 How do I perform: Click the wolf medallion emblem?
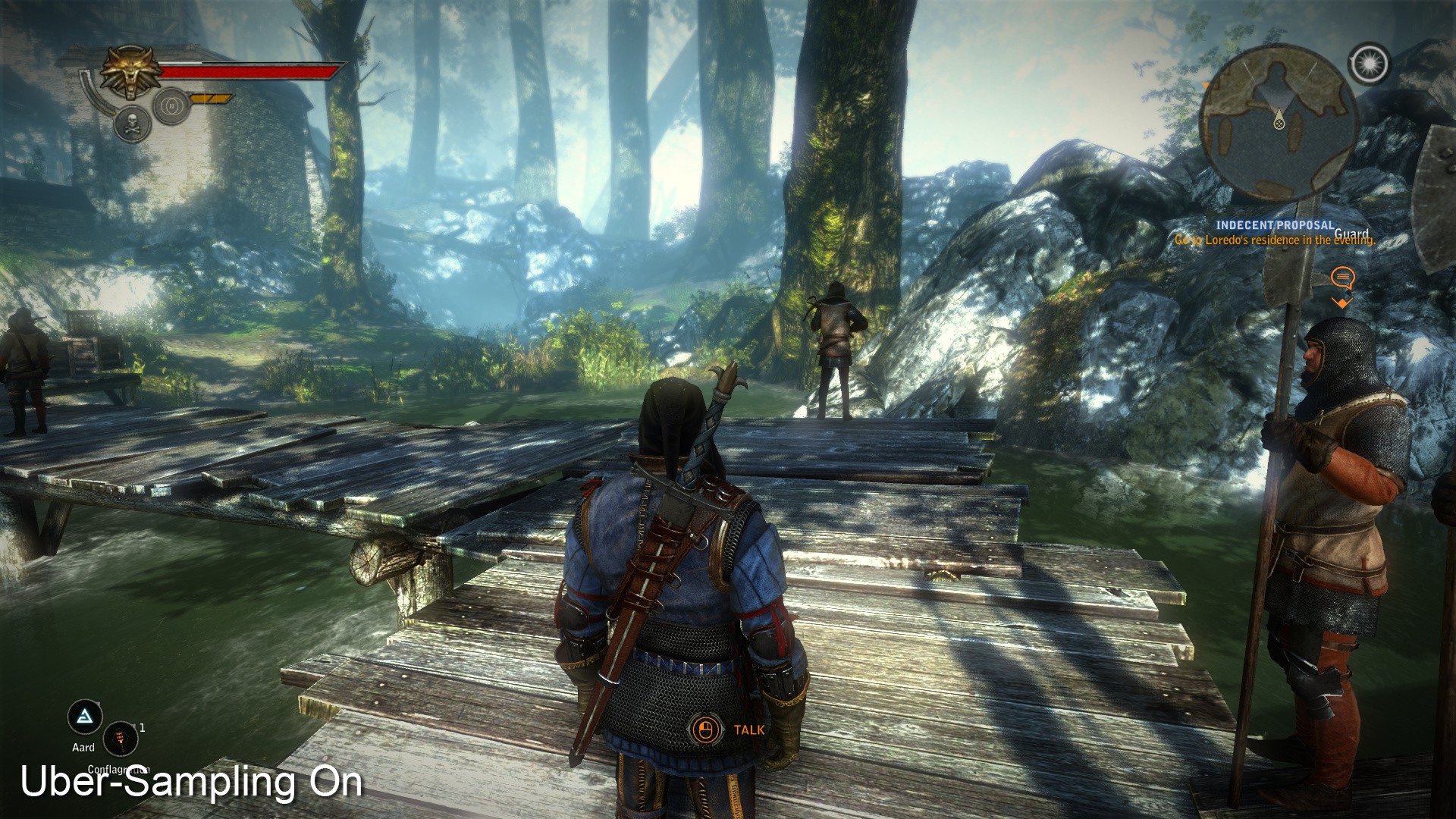pos(131,72)
